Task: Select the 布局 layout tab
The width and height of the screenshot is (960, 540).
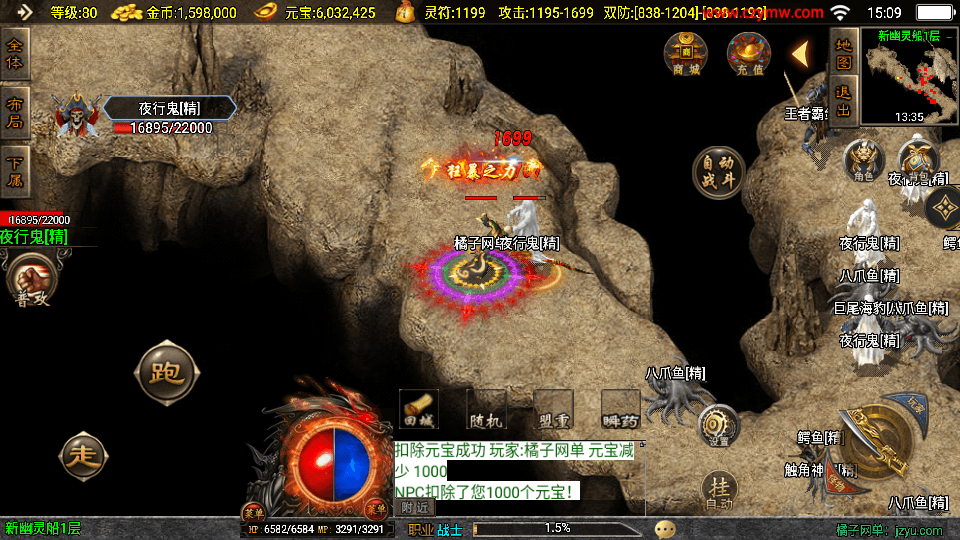Action: pos(16,112)
